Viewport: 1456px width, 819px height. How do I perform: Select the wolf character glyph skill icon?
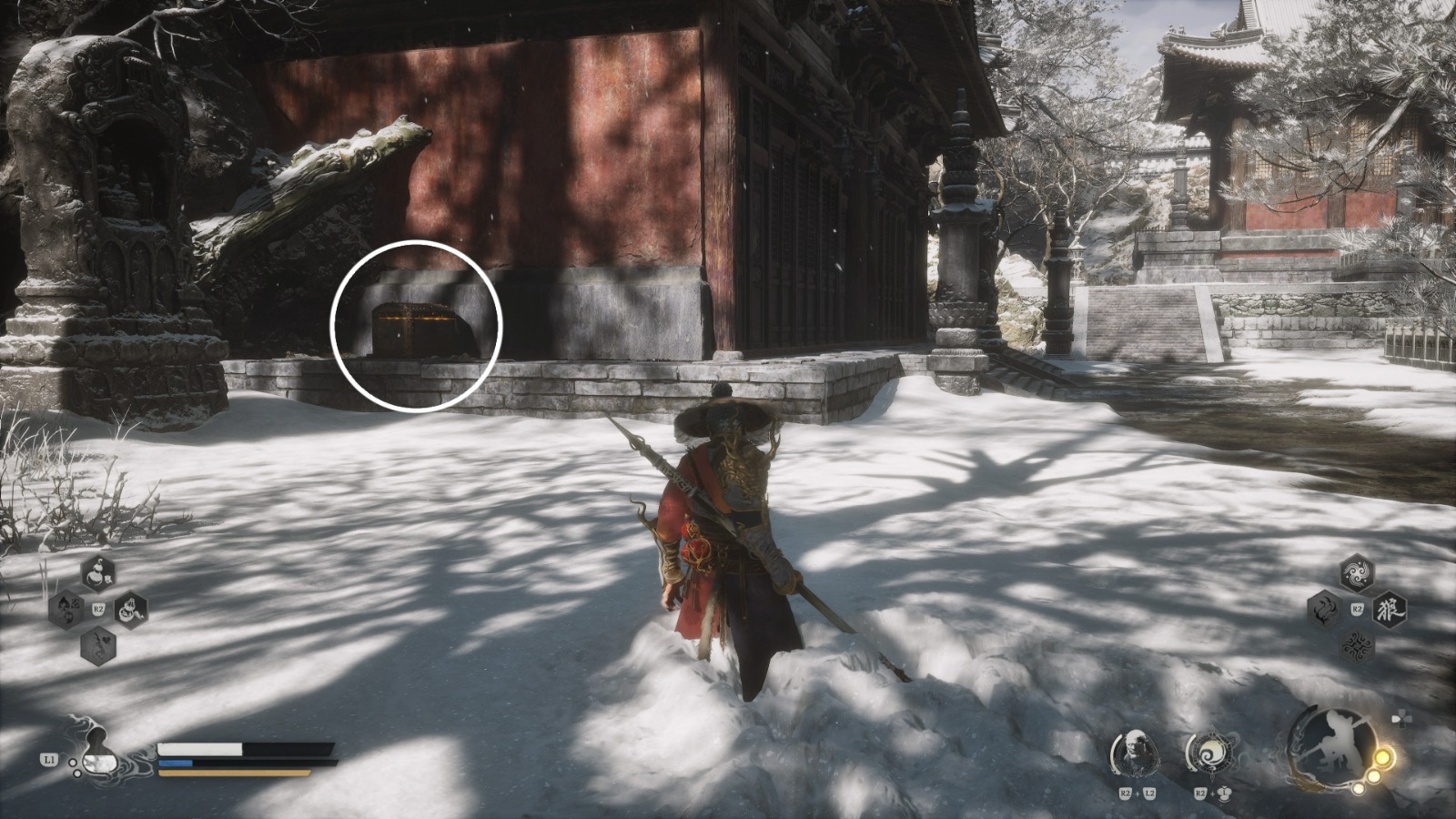pos(1390,609)
